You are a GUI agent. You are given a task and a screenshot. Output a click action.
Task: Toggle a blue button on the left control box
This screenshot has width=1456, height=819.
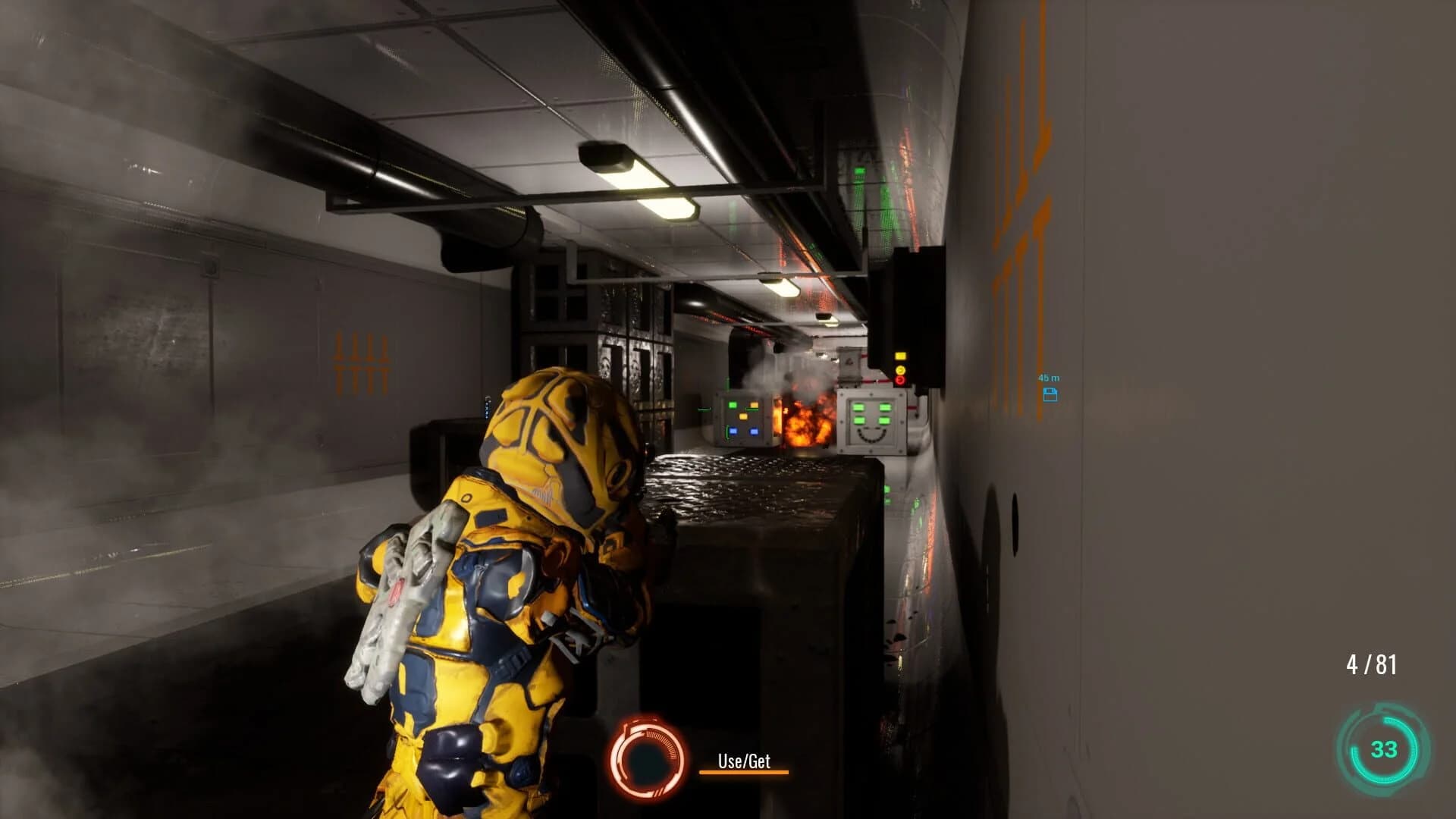[x=734, y=431]
